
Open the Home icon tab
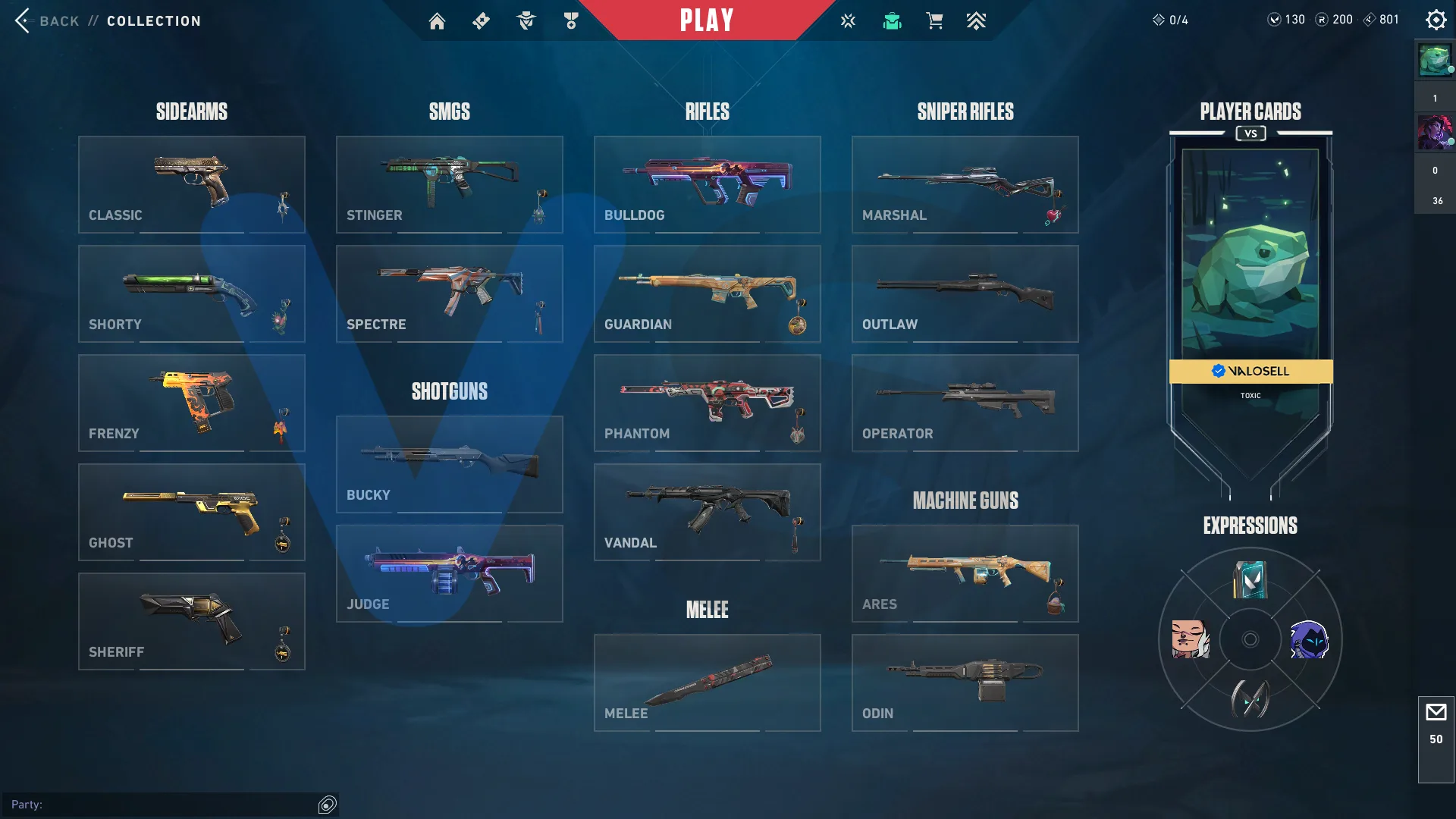[437, 21]
